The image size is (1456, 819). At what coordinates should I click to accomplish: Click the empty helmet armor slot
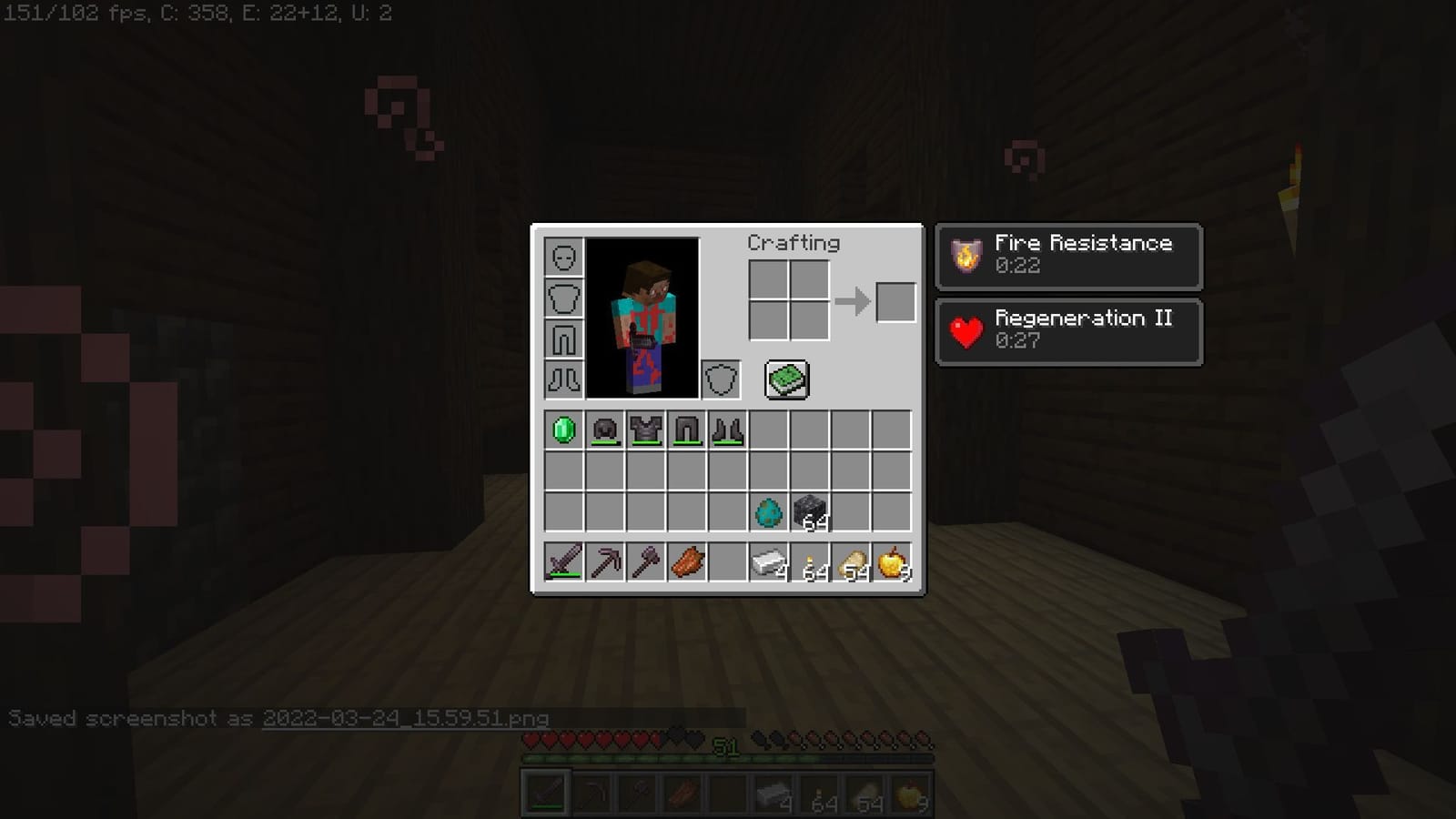(x=564, y=258)
